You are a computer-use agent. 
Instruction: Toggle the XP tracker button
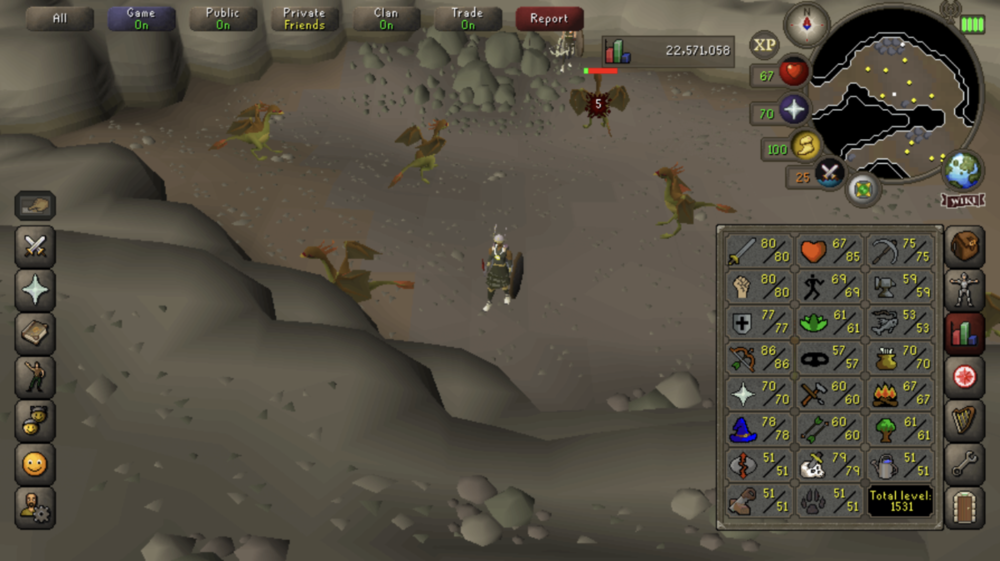pos(765,45)
